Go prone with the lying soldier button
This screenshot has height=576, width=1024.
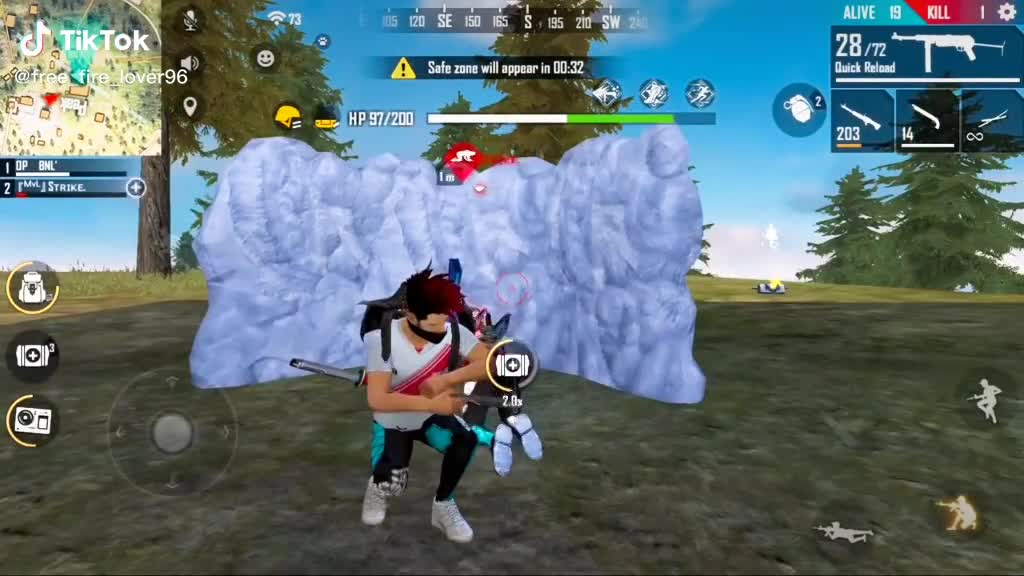844,531
